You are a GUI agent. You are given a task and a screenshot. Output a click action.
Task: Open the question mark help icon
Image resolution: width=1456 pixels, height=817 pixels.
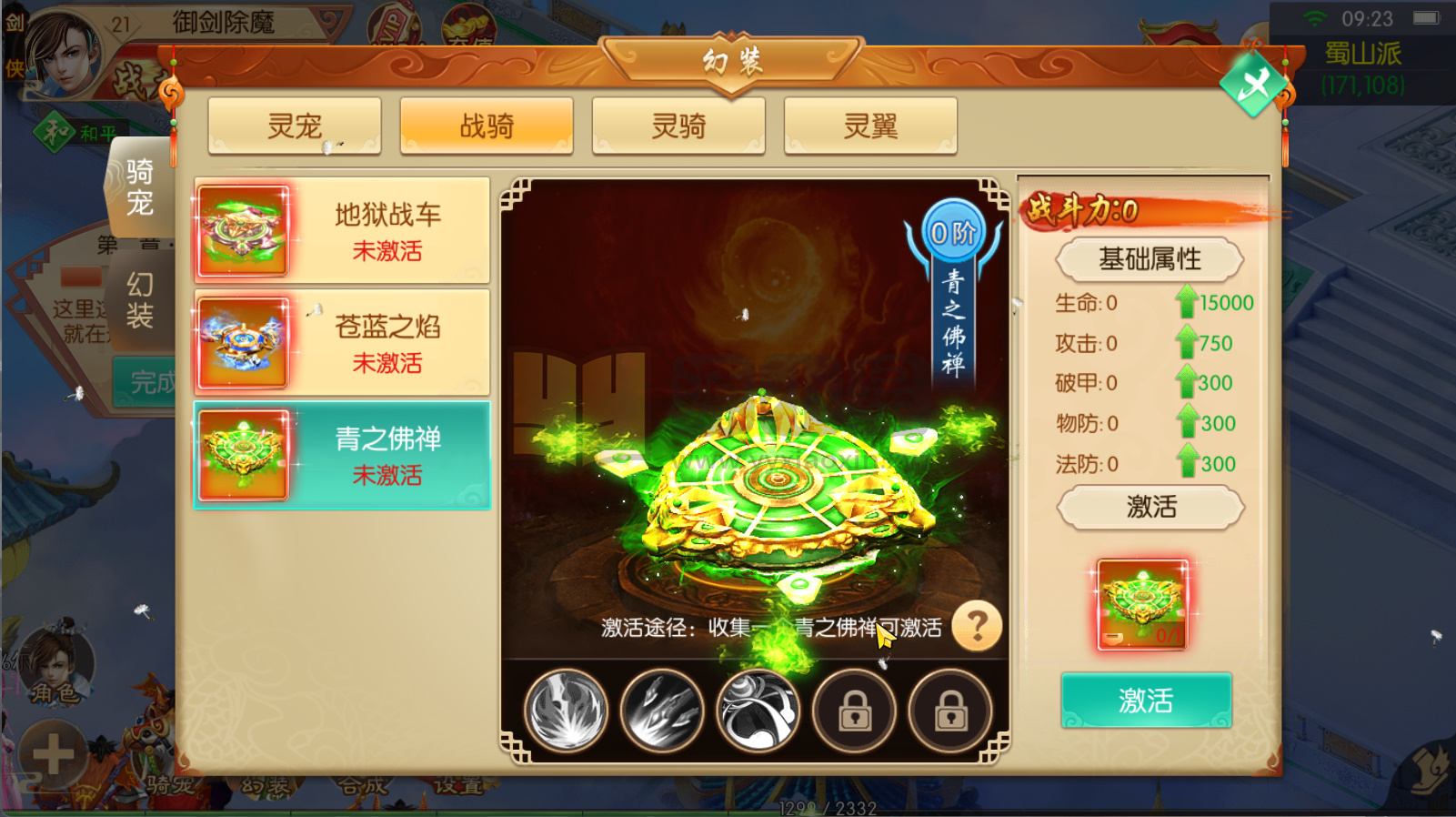coord(978,625)
